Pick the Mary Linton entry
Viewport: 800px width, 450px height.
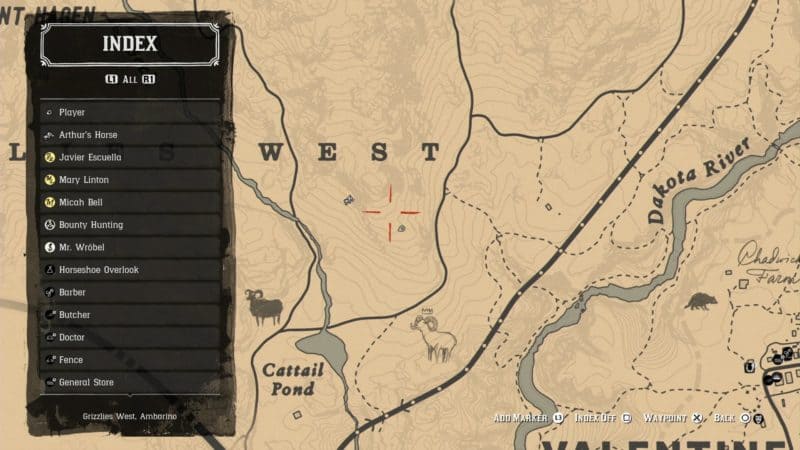pyautogui.click(x=130, y=180)
